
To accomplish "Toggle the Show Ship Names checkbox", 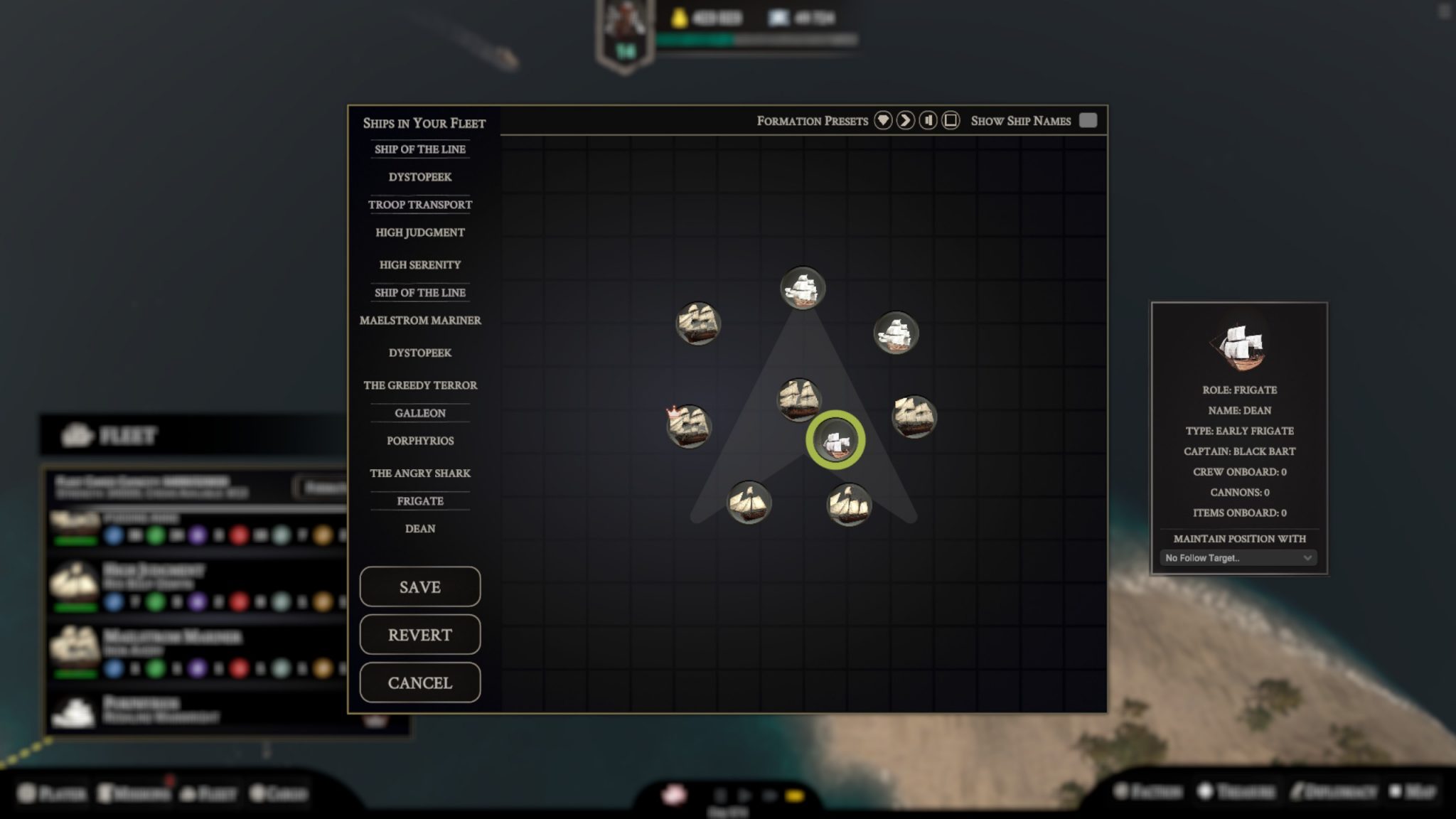I will (x=1088, y=121).
